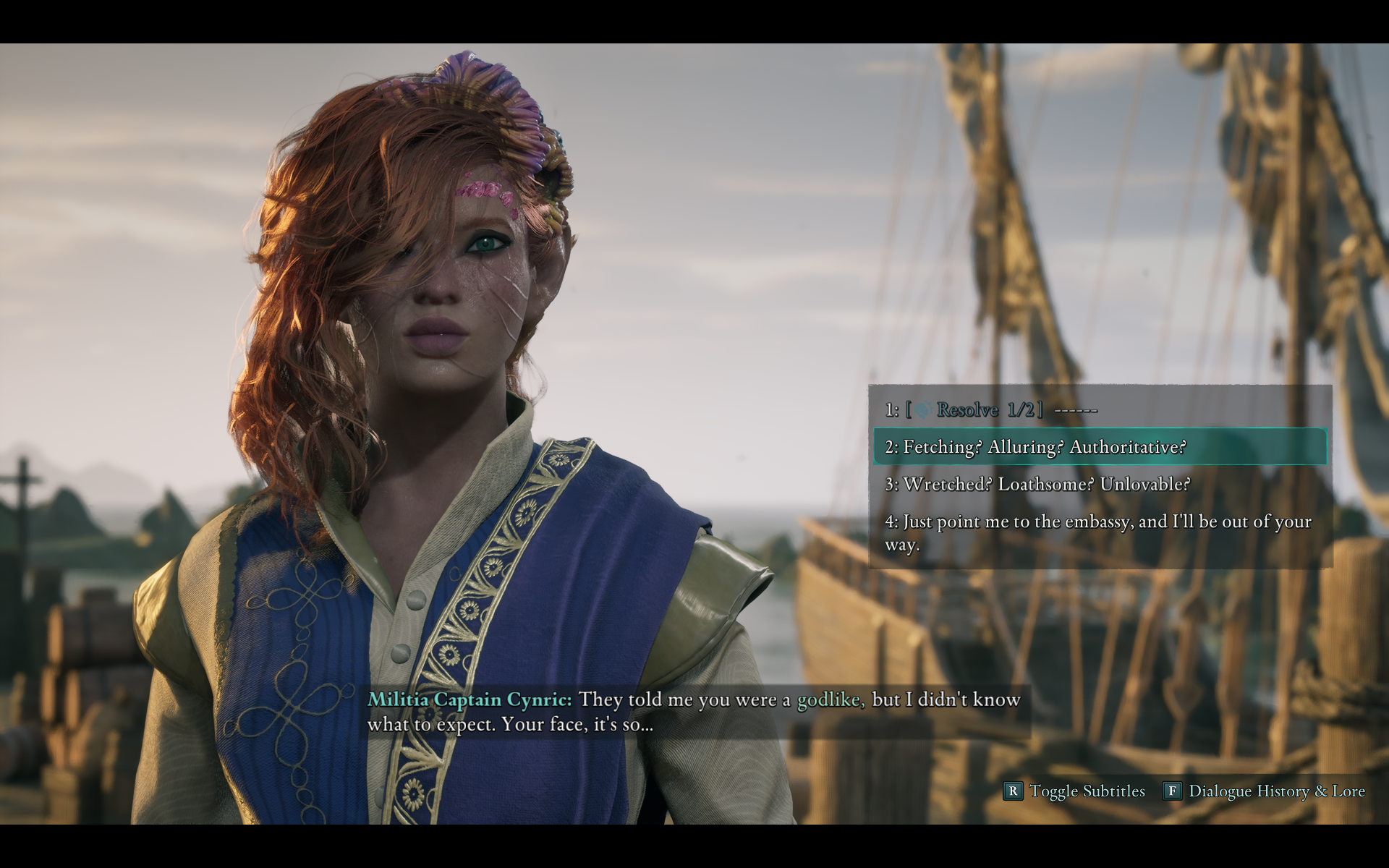This screenshot has width=1389, height=868.
Task: Ask to be pointed to the embassy
Action: click(1097, 532)
